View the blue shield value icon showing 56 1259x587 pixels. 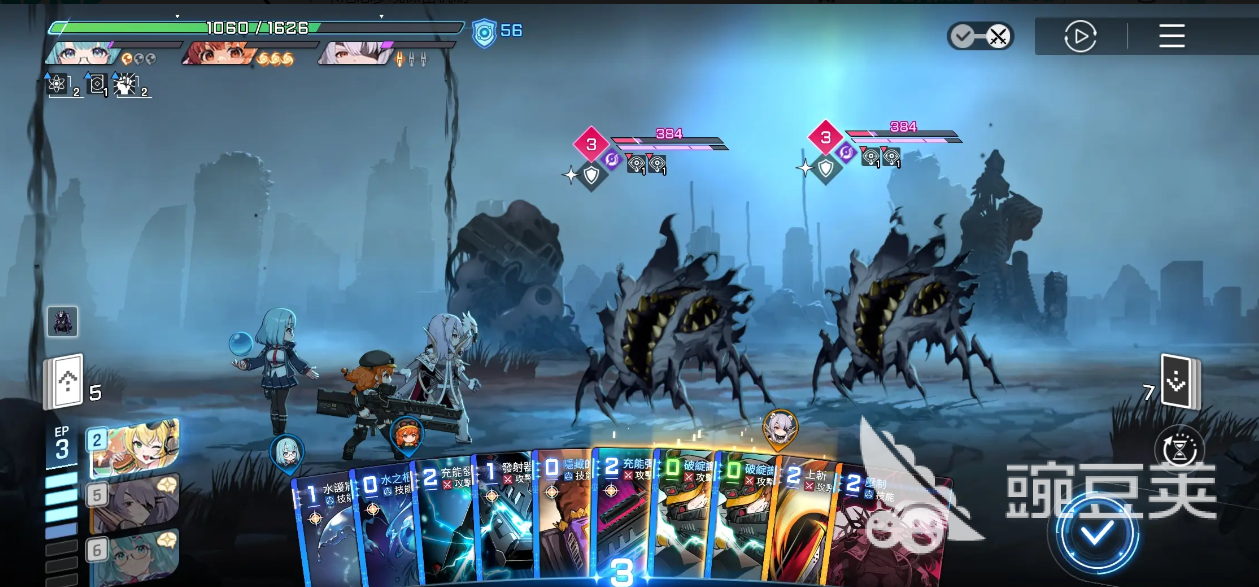[x=485, y=32]
